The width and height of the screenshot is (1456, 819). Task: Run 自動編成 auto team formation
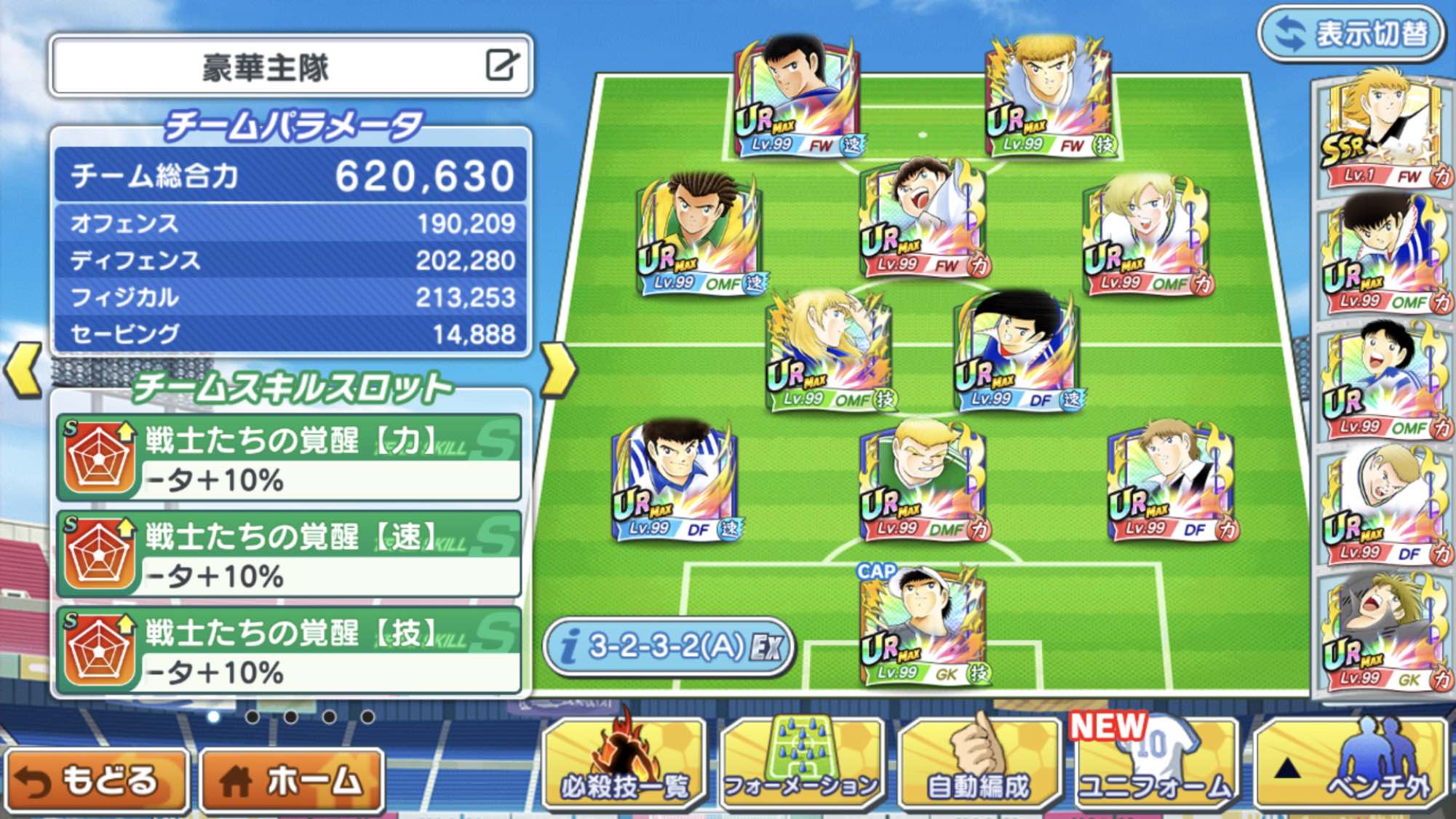coord(979,764)
